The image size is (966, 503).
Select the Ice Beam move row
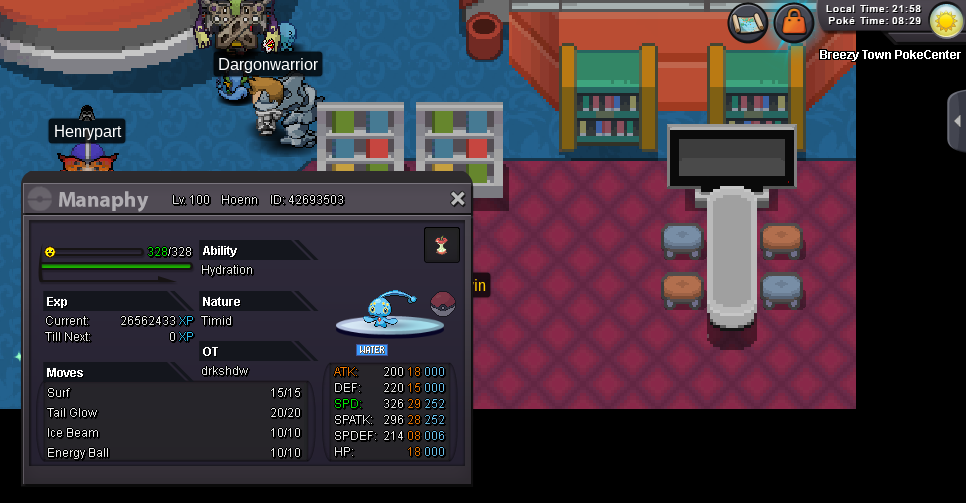[x=175, y=433]
